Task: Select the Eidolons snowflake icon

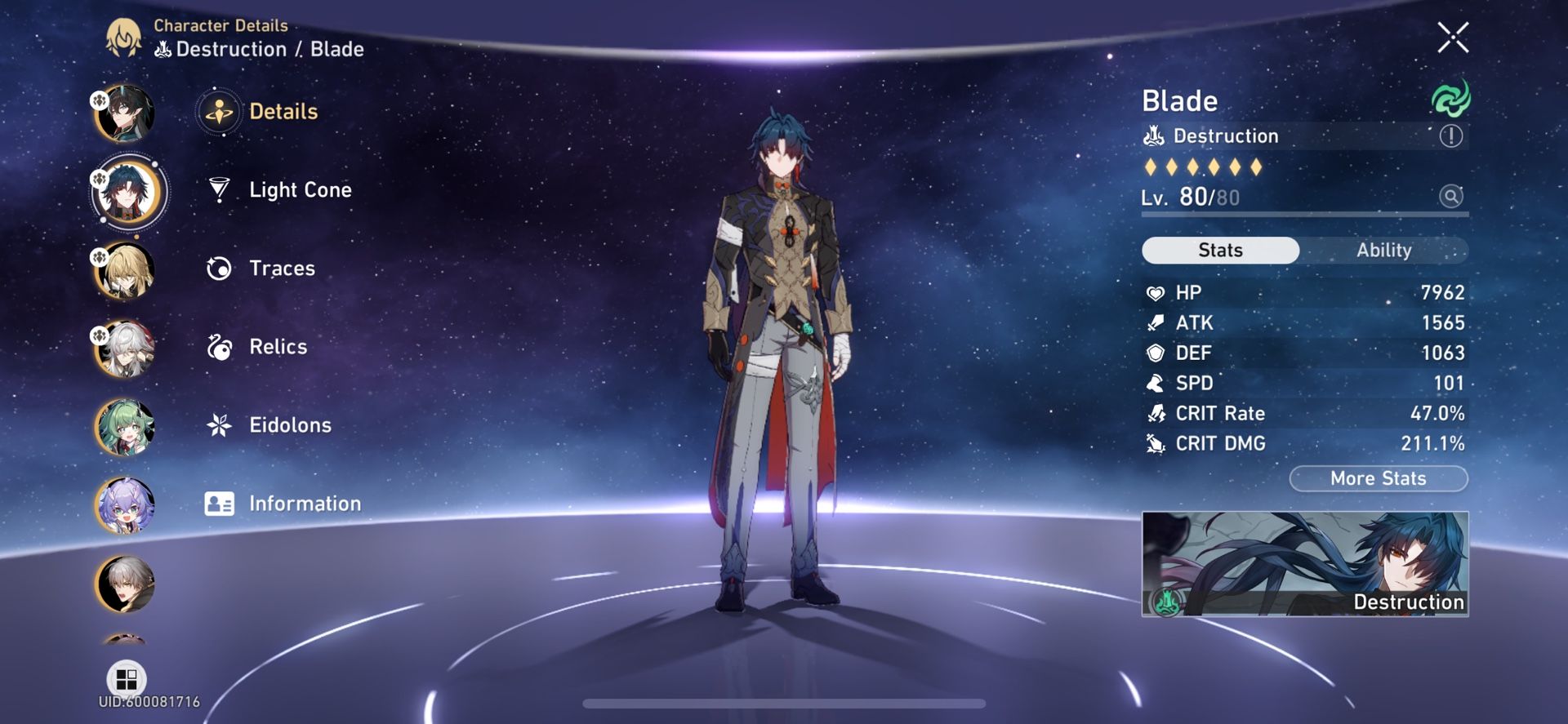Action: tap(217, 424)
